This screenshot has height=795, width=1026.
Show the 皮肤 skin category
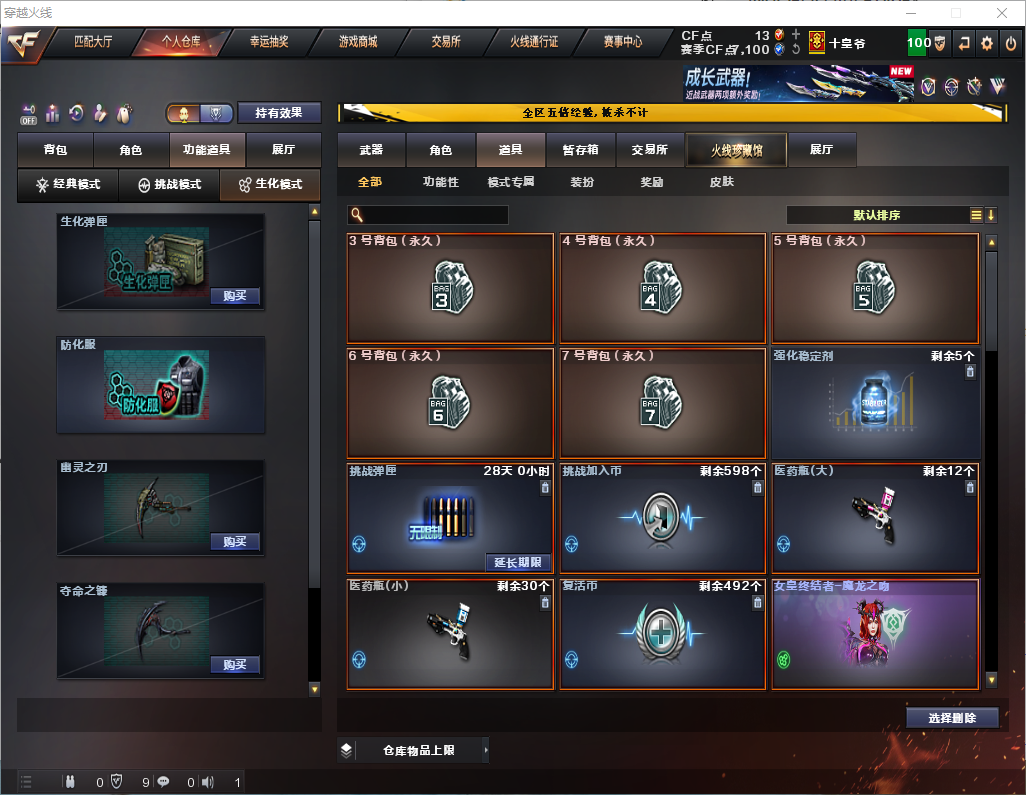click(x=721, y=182)
